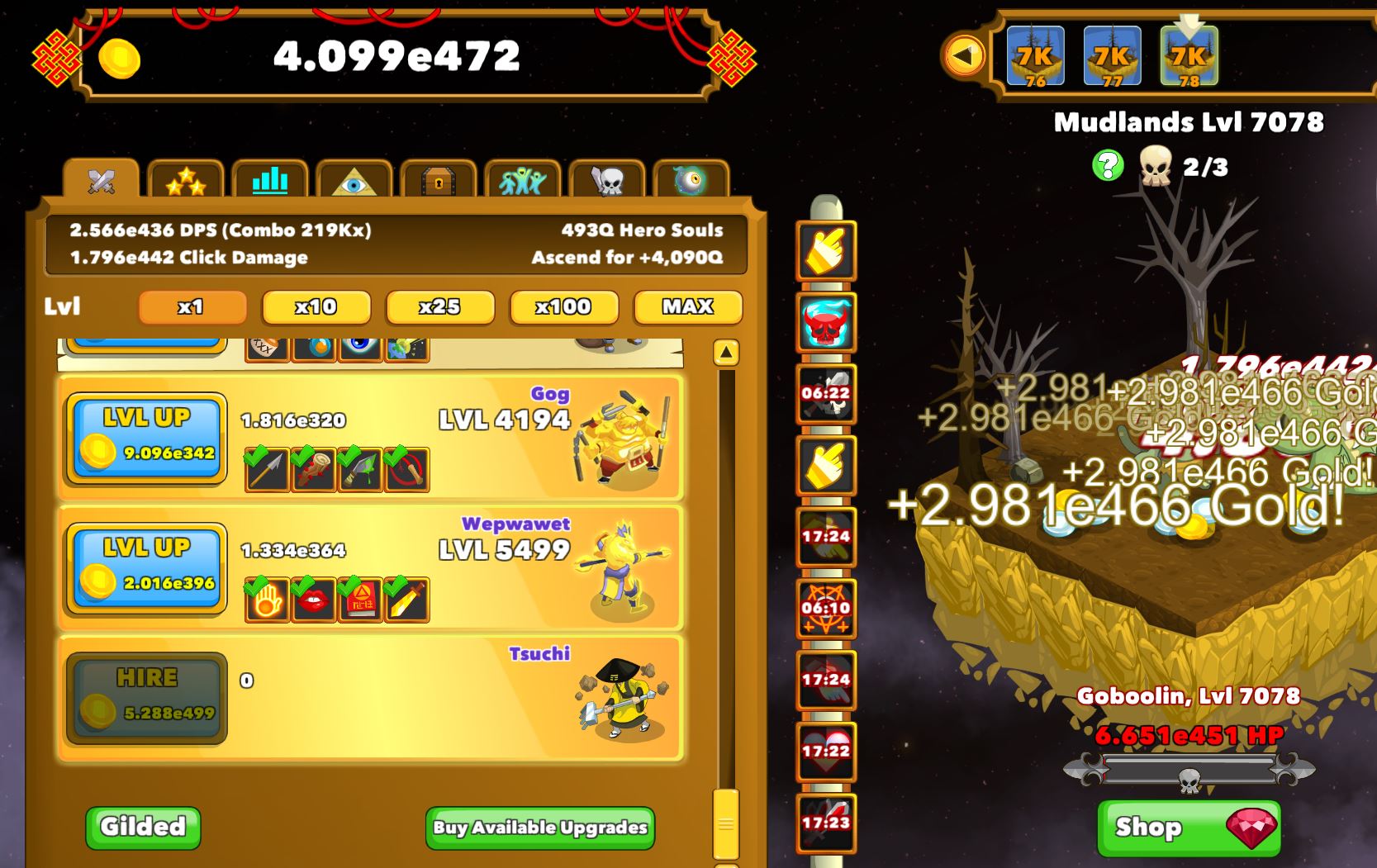Switch to x100 level multiplier
This screenshot has height=868, width=1377.
click(x=563, y=307)
